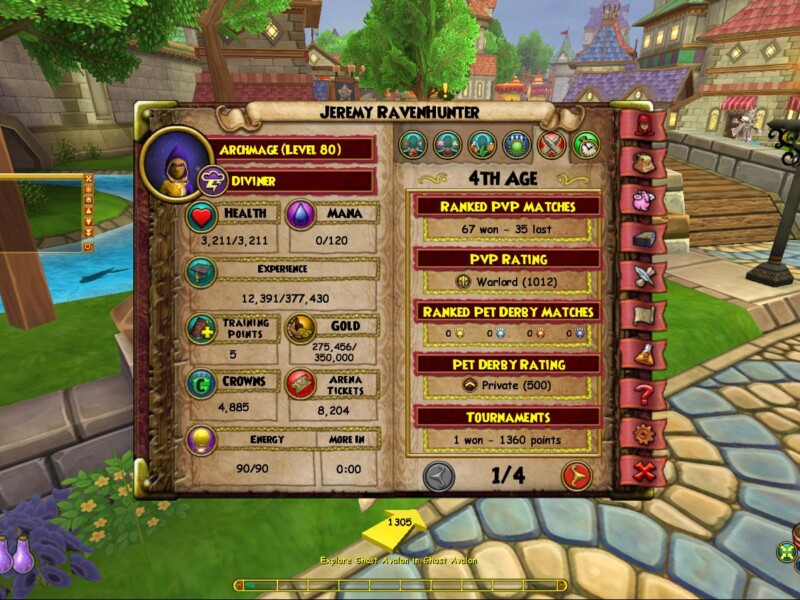Select the green stopwatch stats icon
The width and height of the screenshot is (800, 600).
coord(586,146)
